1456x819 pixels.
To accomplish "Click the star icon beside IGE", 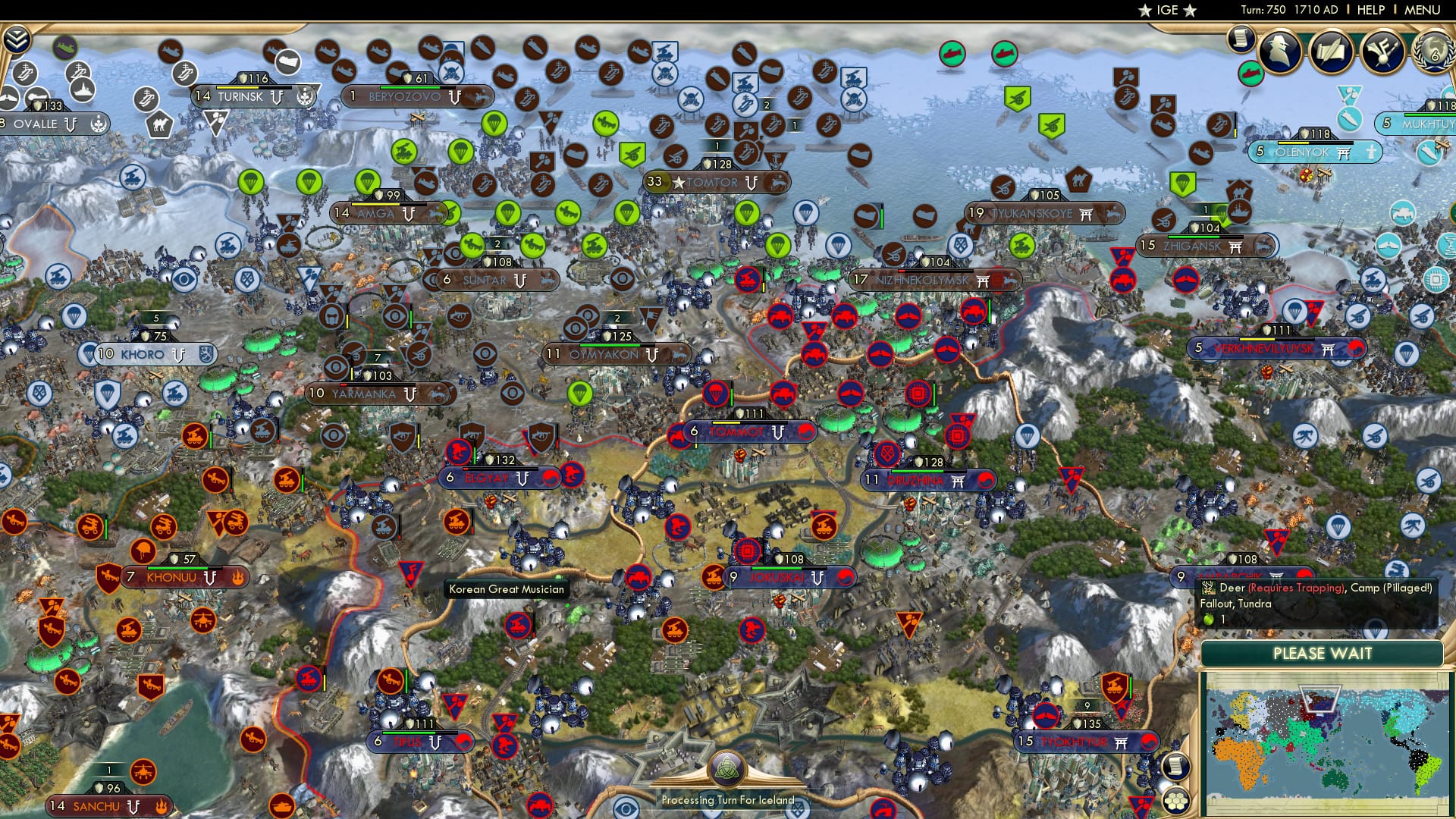I will click(x=1144, y=11).
